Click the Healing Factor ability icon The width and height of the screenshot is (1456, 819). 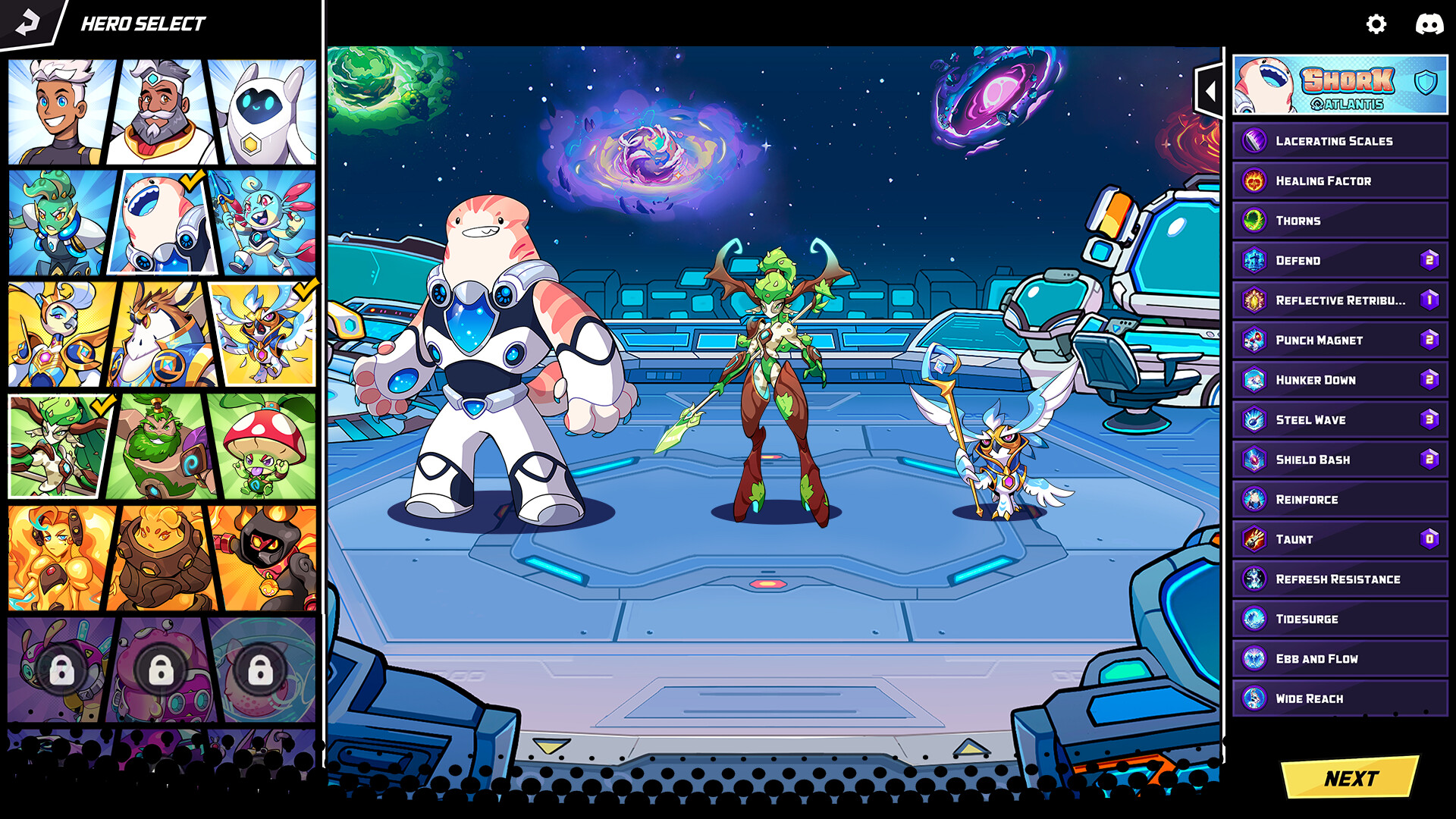1256,180
